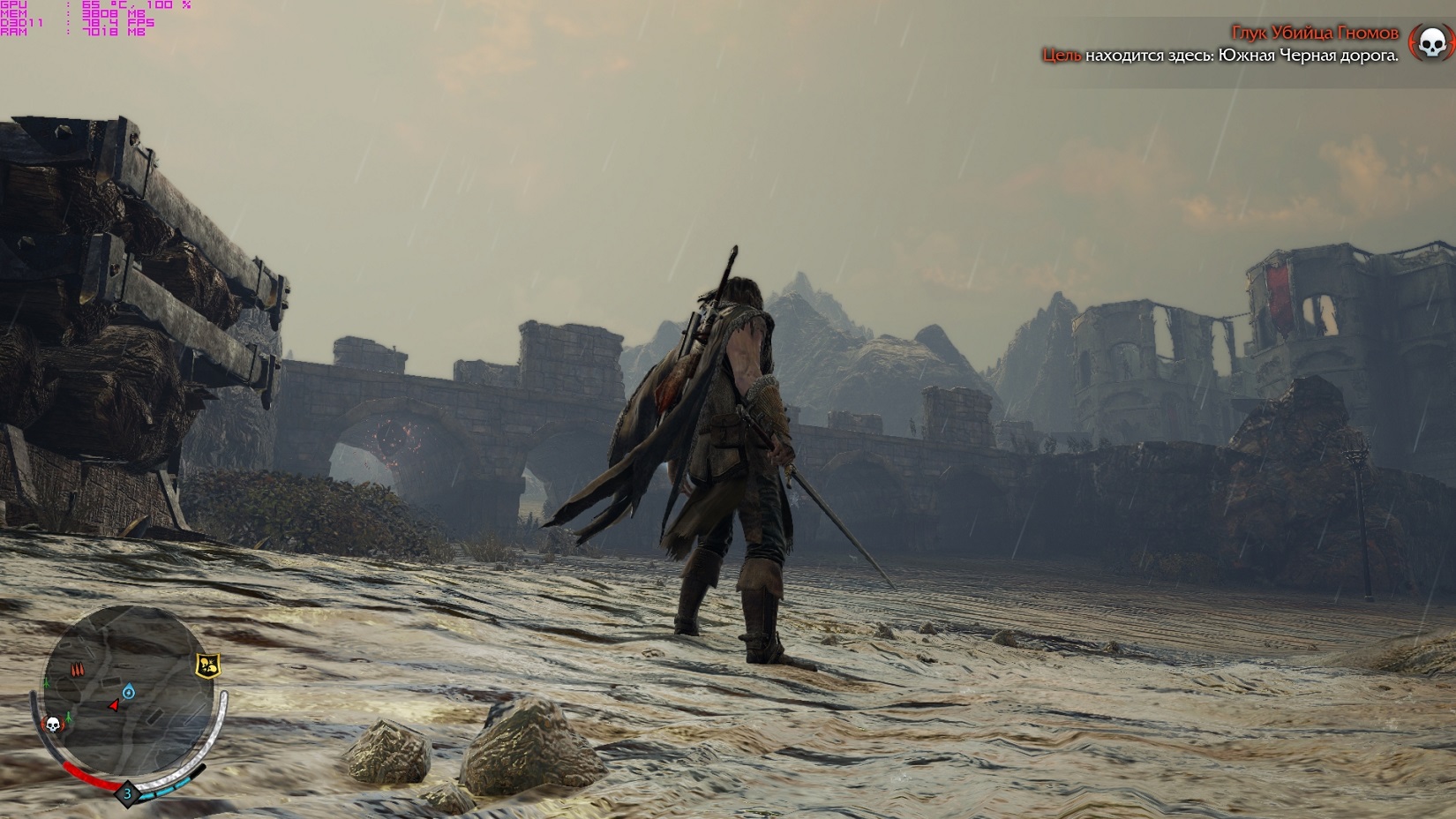Image resolution: width=1456 pixels, height=819 pixels.
Task: Select the blue droplet marker on minimap
Action: pos(129,690)
